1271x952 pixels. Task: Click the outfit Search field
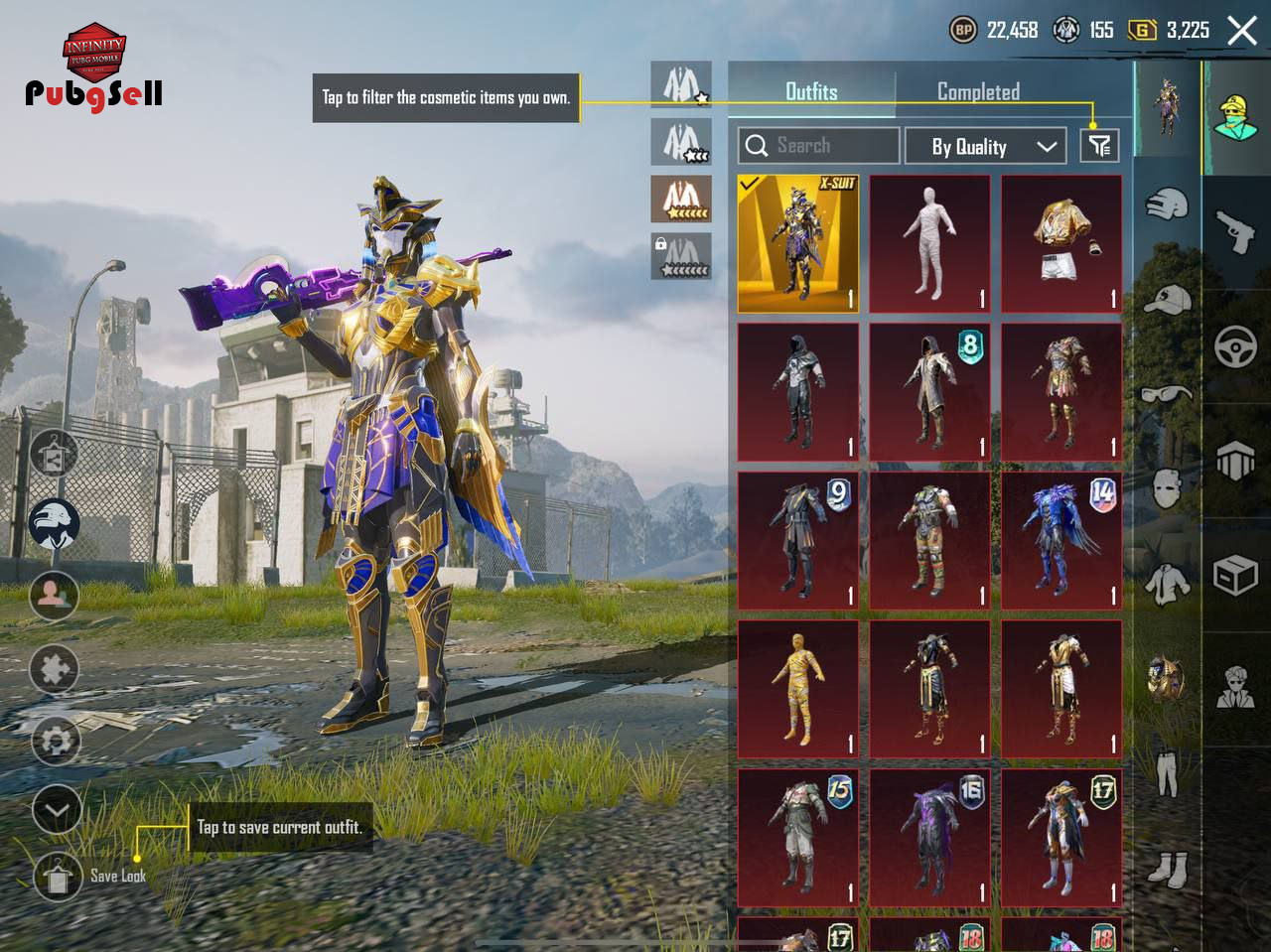tap(819, 146)
